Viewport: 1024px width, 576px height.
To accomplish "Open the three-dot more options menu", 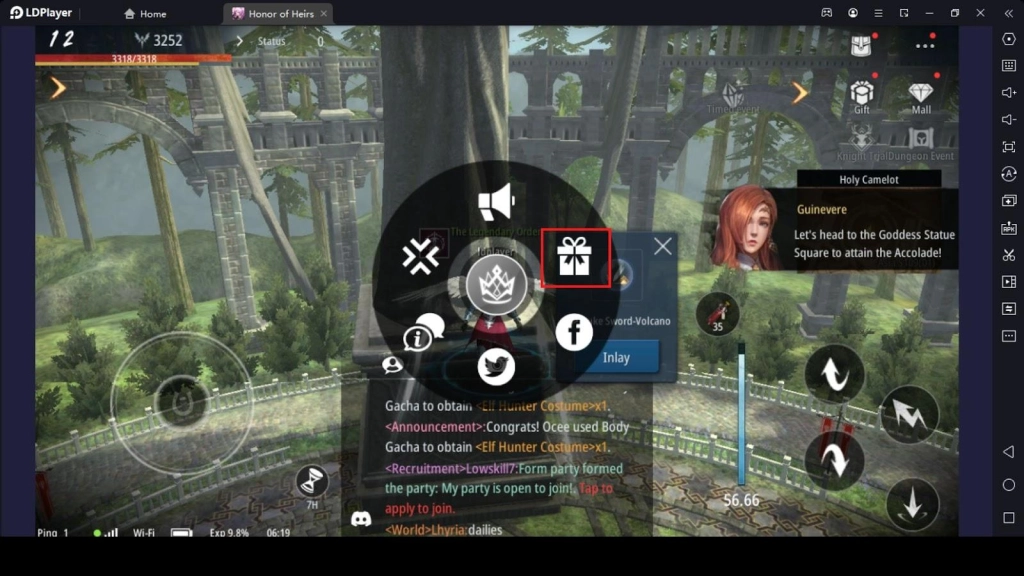I will pos(925,45).
